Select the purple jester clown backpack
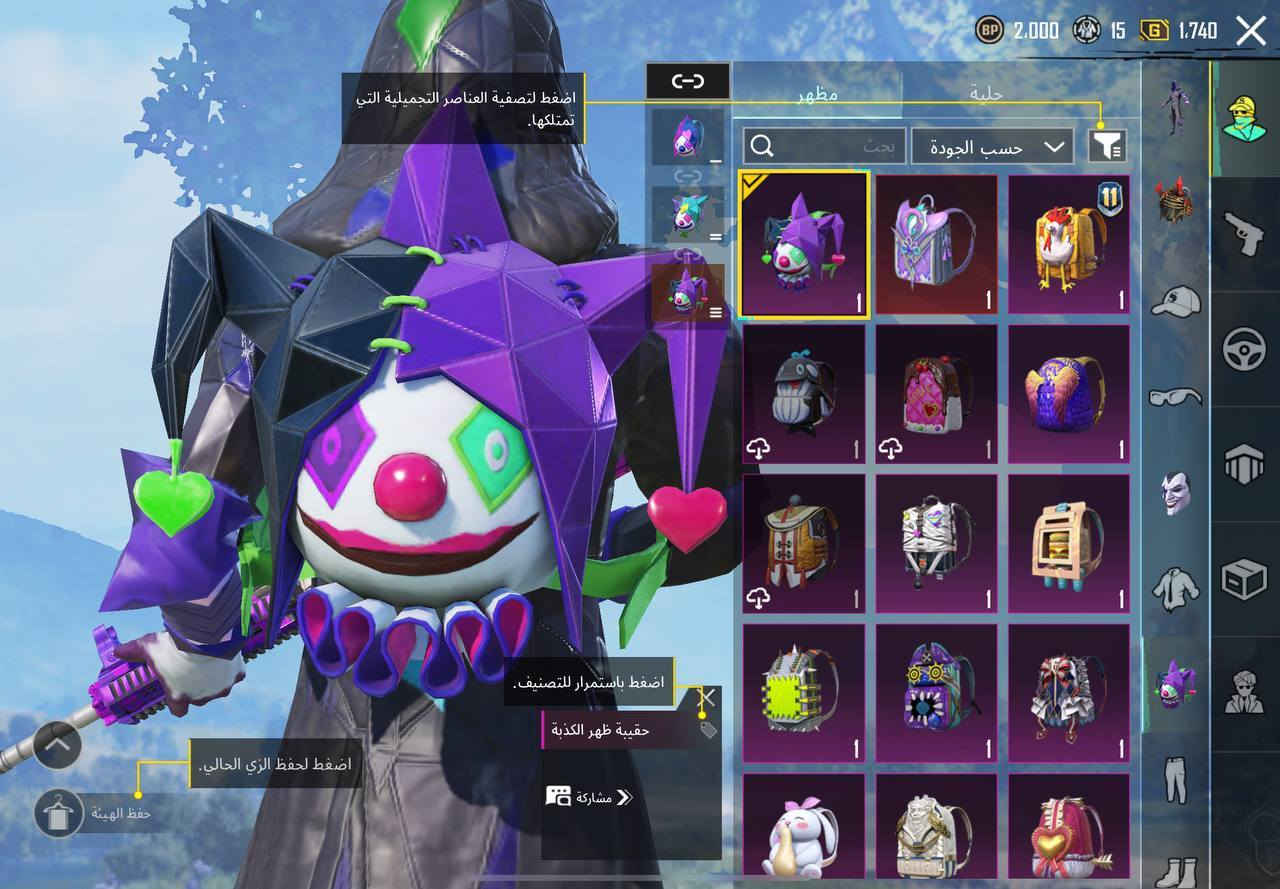The width and height of the screenshot is (1280, 889). pyautogui.click(x=804, y=245)
